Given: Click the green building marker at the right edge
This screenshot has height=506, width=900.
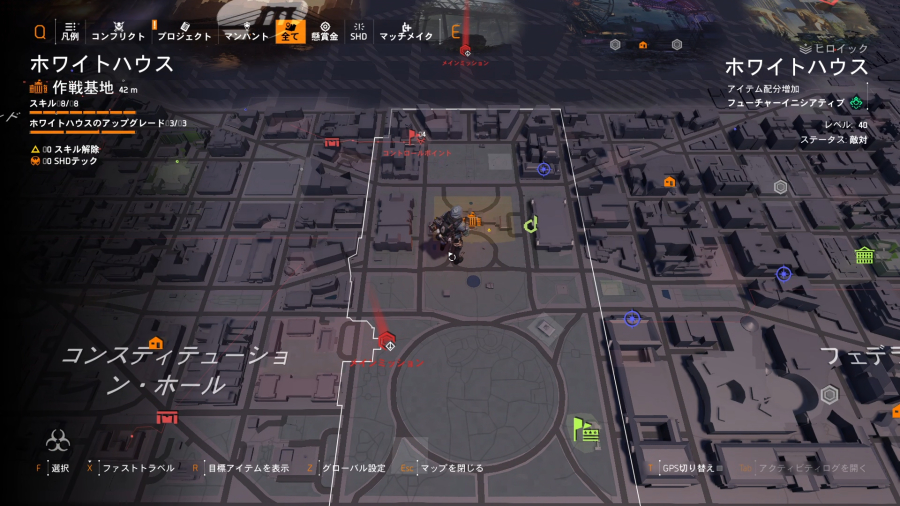Looking at the screenshot, I should point(864,254).
